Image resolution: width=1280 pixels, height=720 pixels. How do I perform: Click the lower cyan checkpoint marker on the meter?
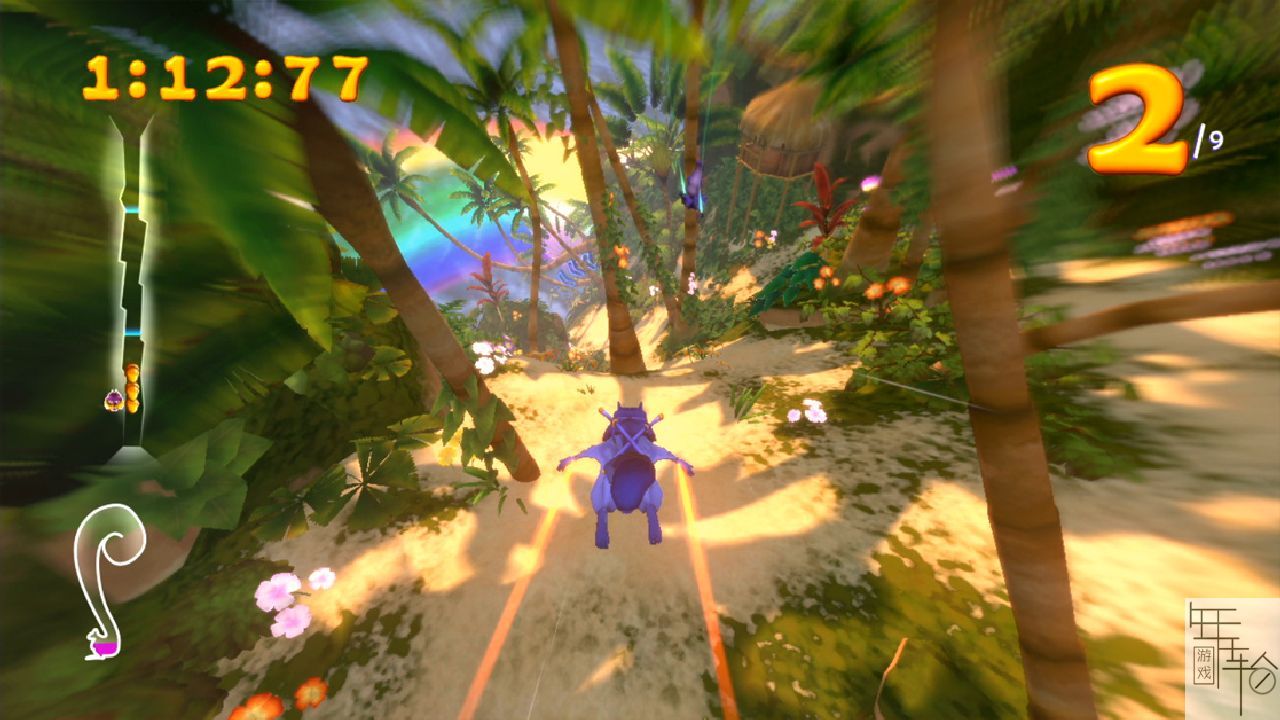click(x=132, y=331)
